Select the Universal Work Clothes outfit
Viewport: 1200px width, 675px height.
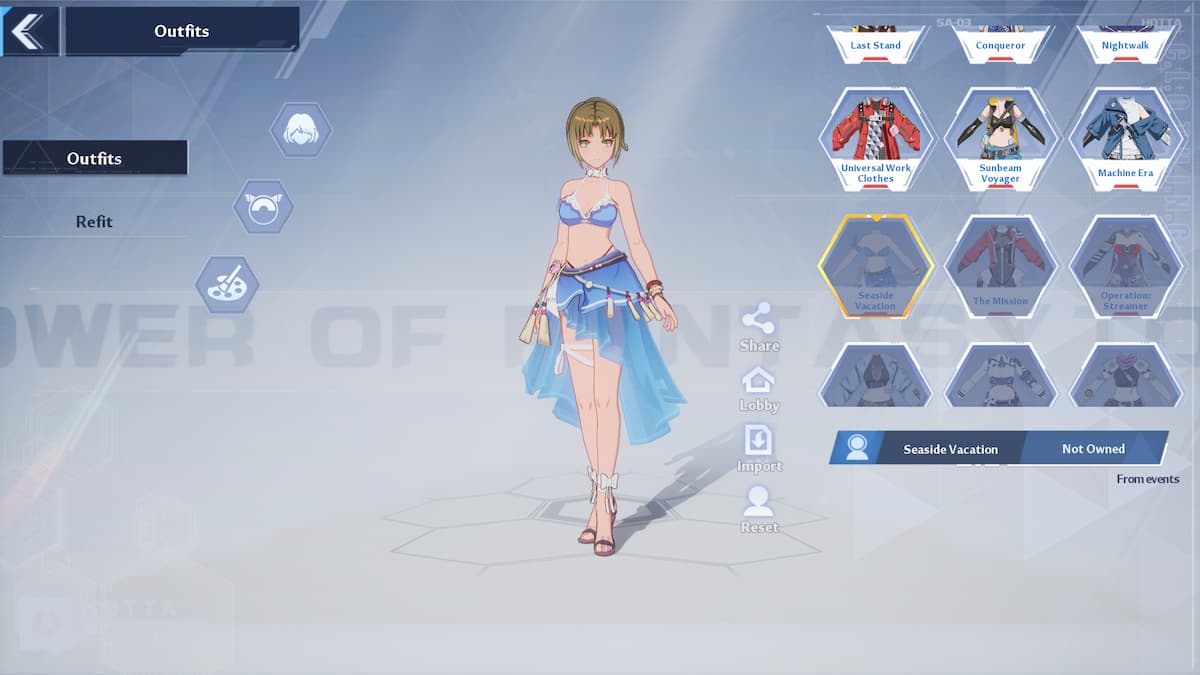(x=875, y=138)
